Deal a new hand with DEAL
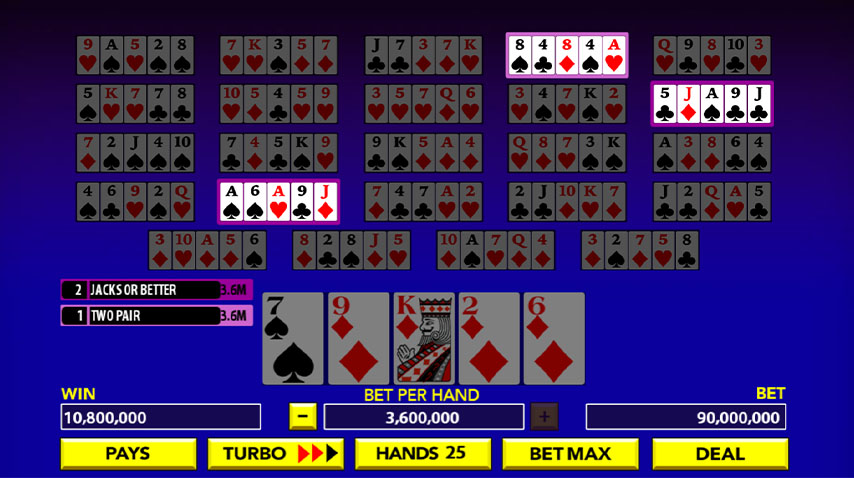 (x=719, y=453)
